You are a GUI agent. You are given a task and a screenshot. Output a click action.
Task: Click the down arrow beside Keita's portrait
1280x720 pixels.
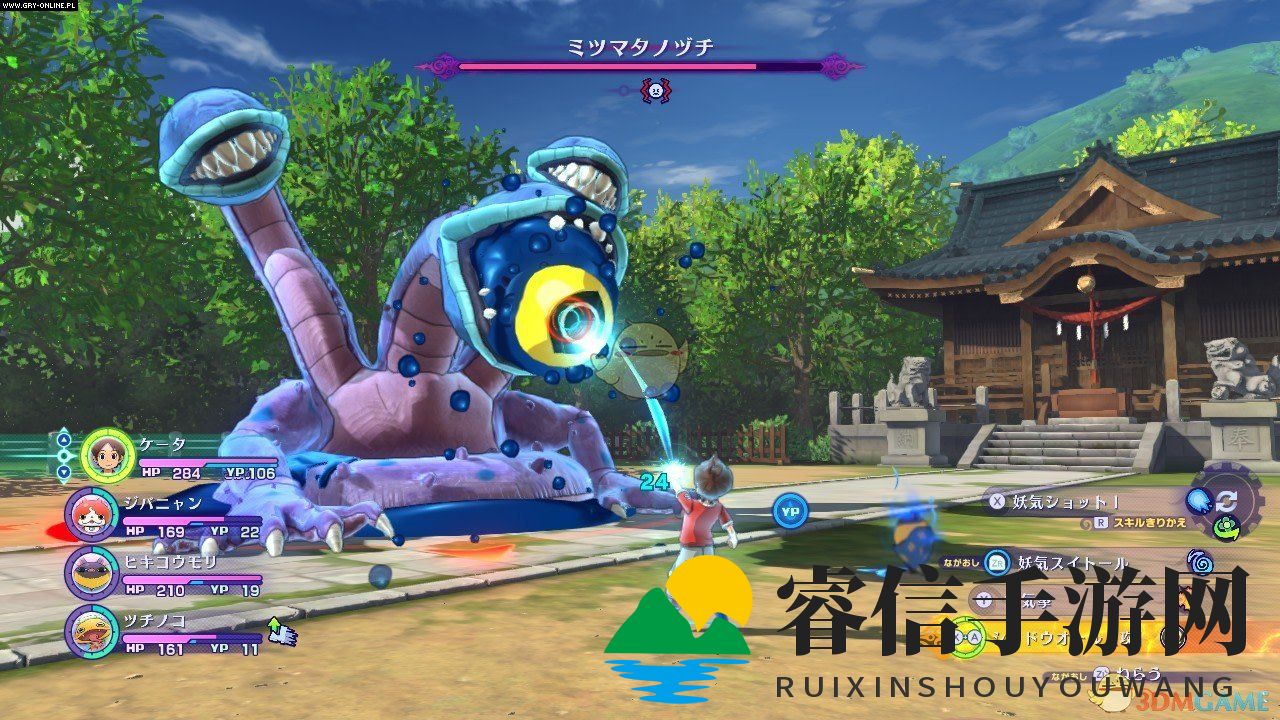click(x=64, y=472)
